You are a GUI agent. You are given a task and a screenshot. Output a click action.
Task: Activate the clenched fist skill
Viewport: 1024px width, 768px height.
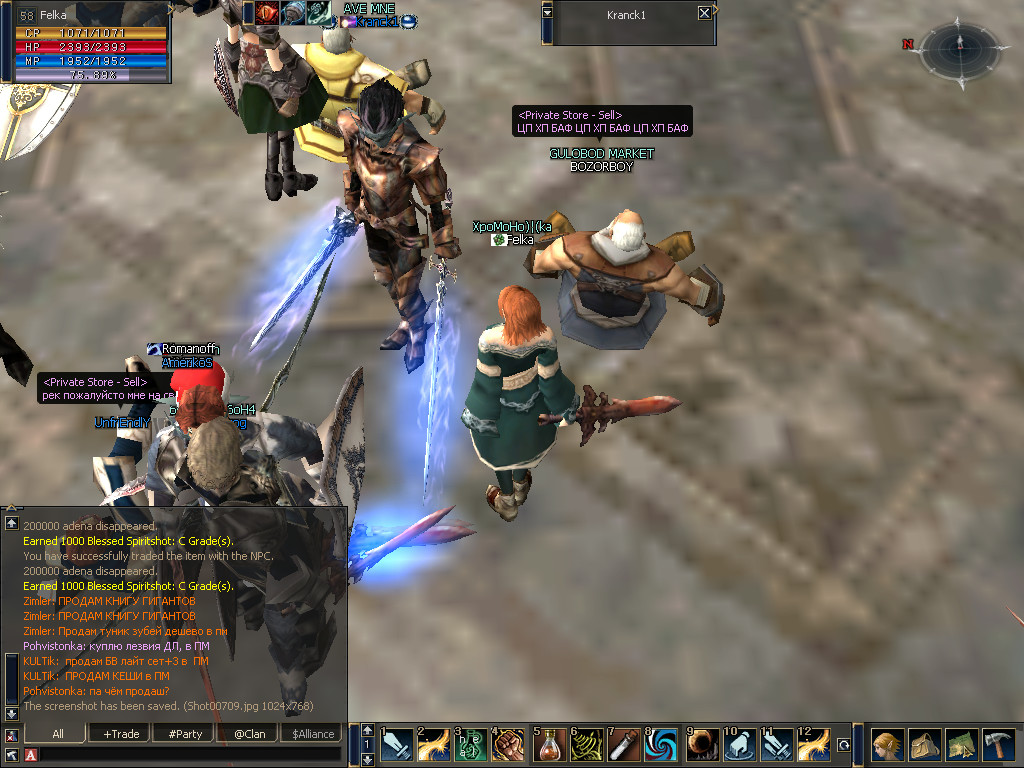508,745
